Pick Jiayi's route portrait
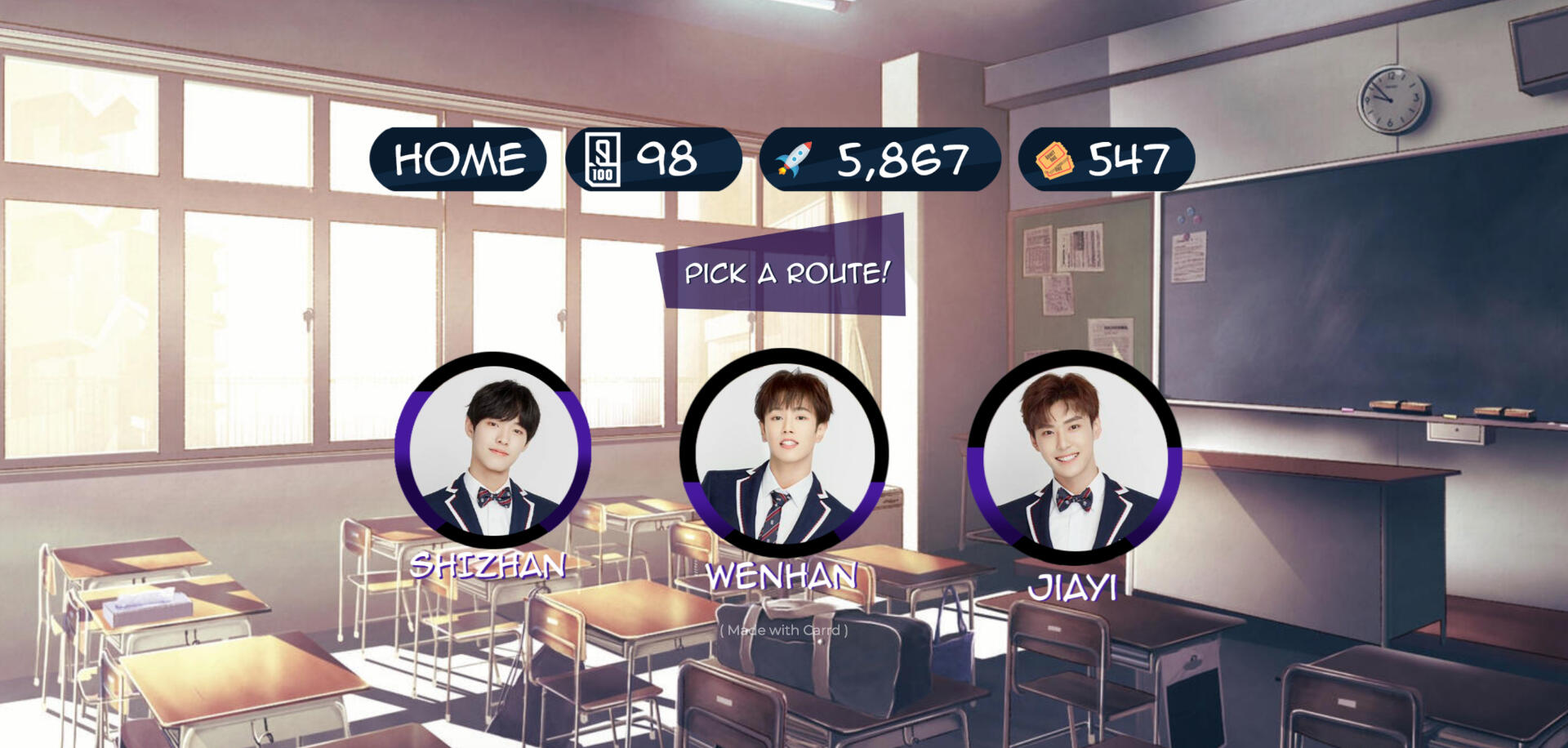 pos(1074,456)
